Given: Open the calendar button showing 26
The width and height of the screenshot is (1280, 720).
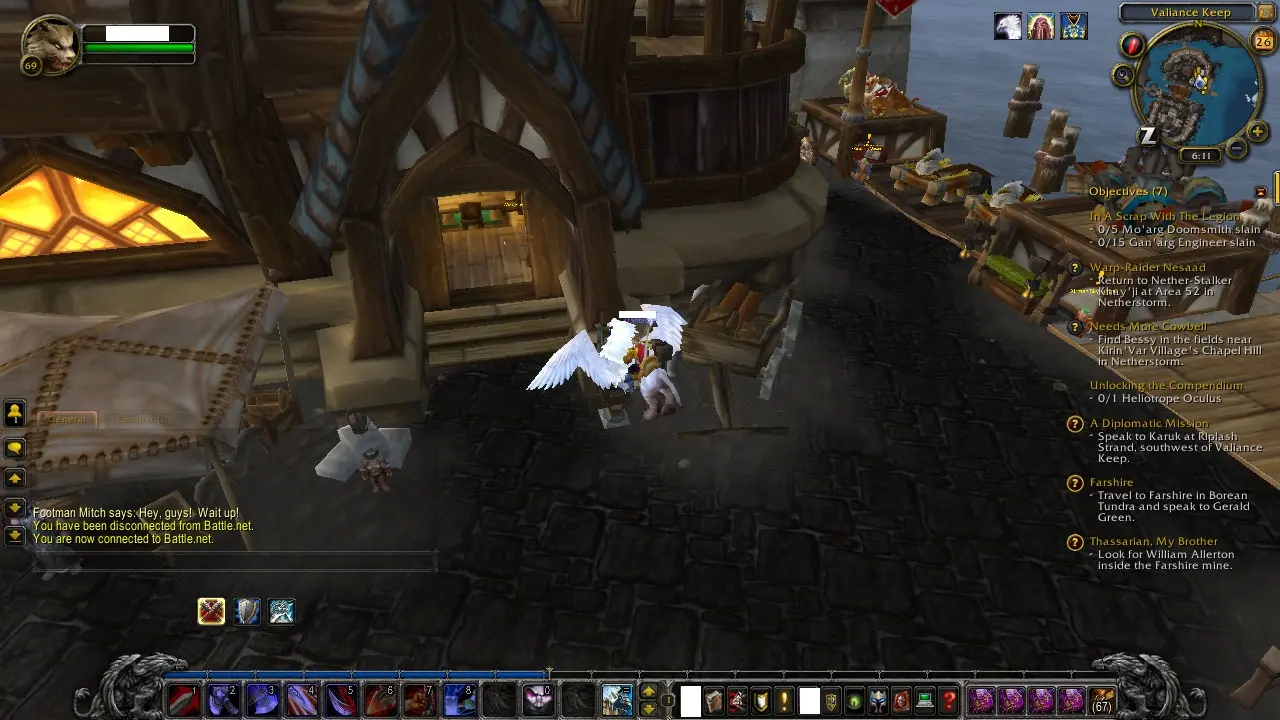Looking at the screenshot, I should 1262,40.
